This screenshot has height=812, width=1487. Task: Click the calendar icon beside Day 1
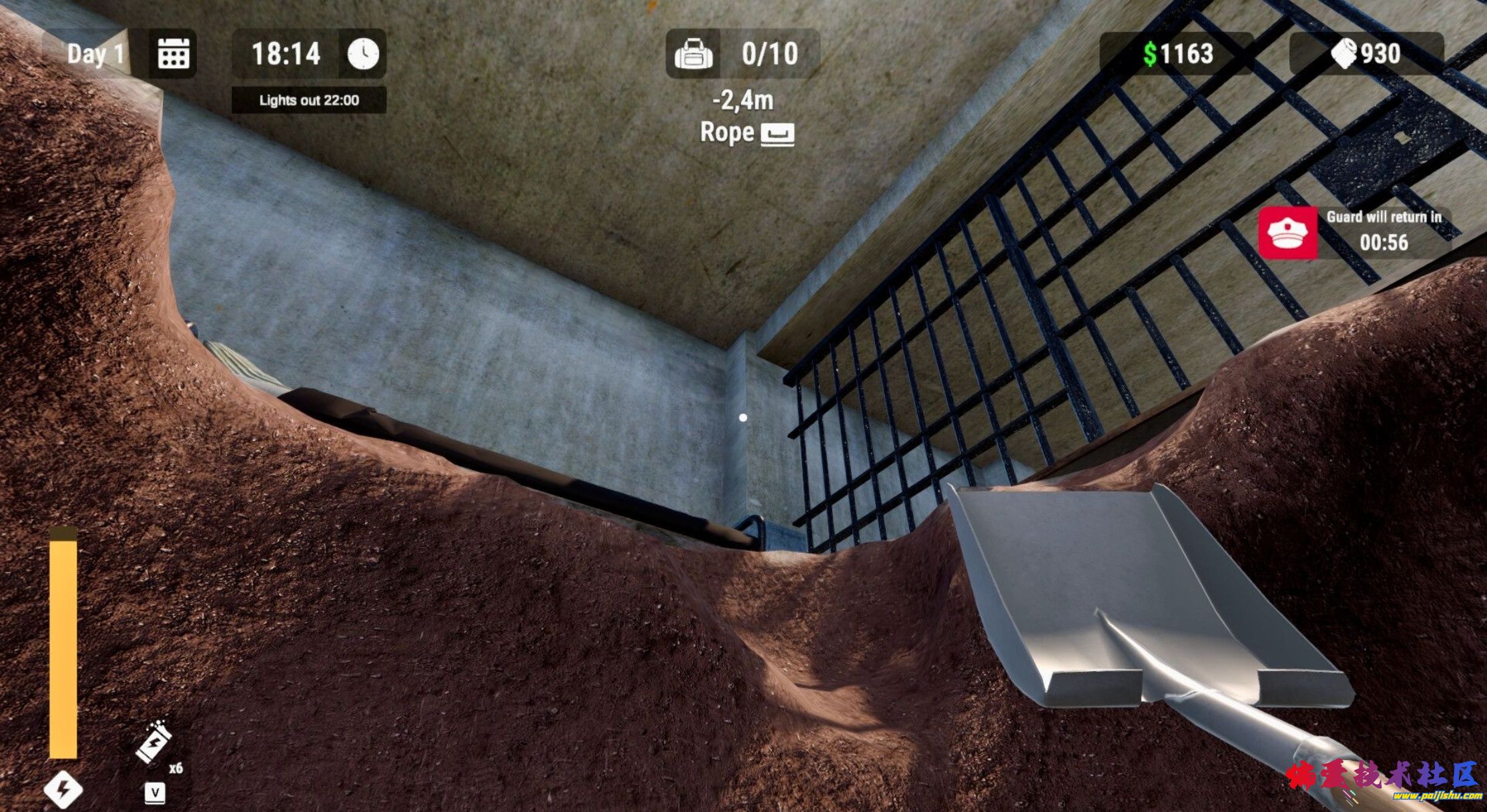tap(173, 53)
